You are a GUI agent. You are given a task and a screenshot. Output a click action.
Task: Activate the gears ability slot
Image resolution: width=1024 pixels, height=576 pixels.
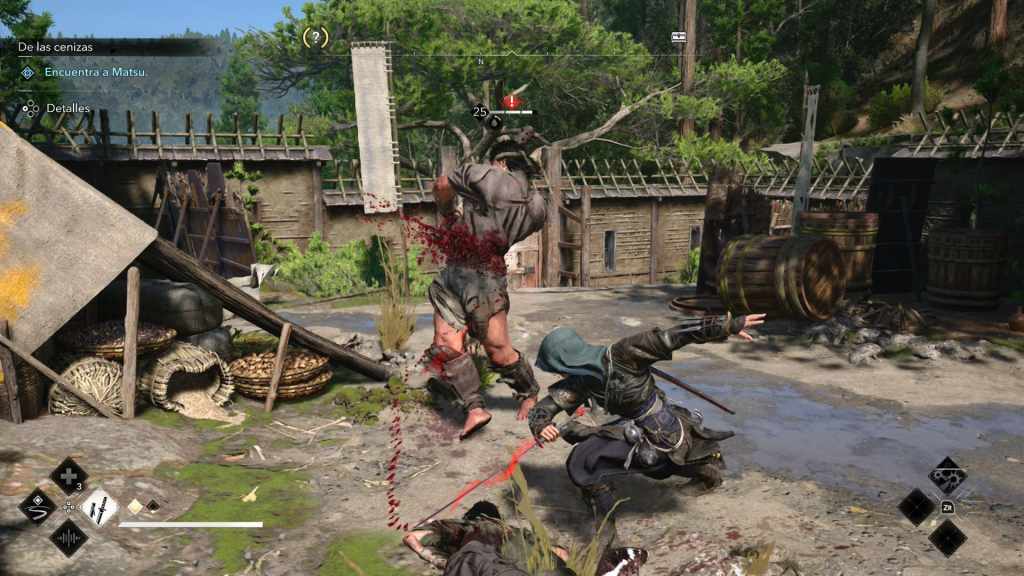pyautogui.click(x=947, y=475)
